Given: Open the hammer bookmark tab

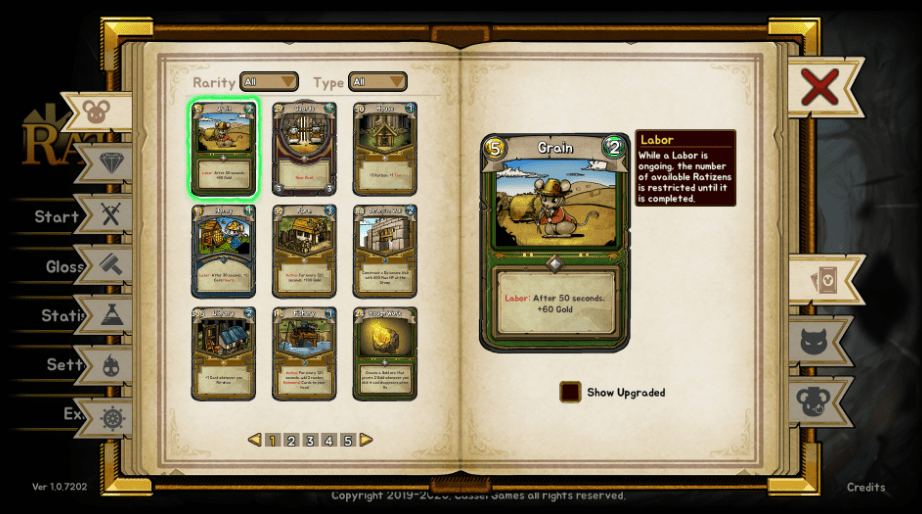Looking at the screenshot, I should point(111,265).
